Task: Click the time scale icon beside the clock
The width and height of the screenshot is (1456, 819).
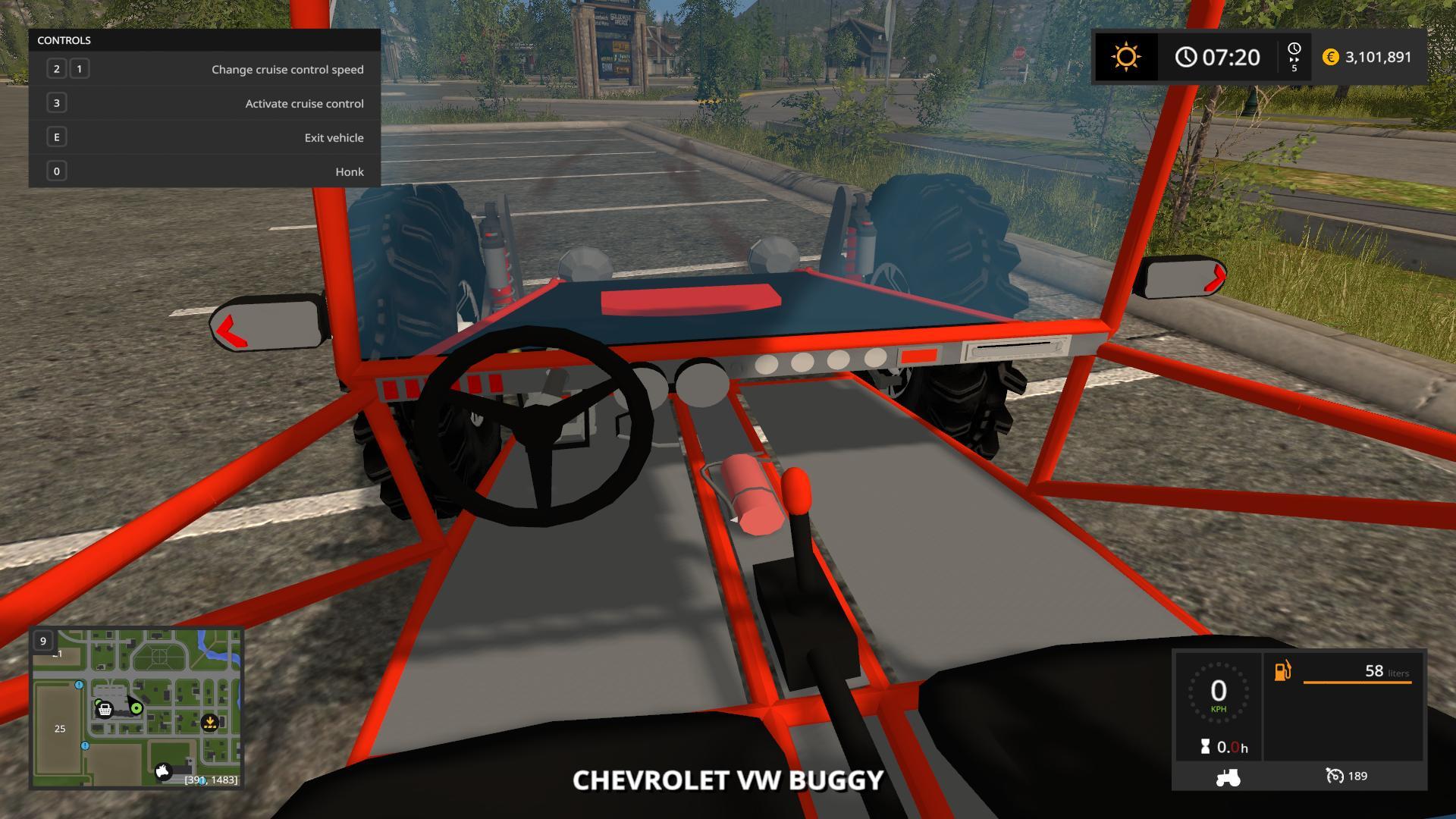Action: 1294,57
